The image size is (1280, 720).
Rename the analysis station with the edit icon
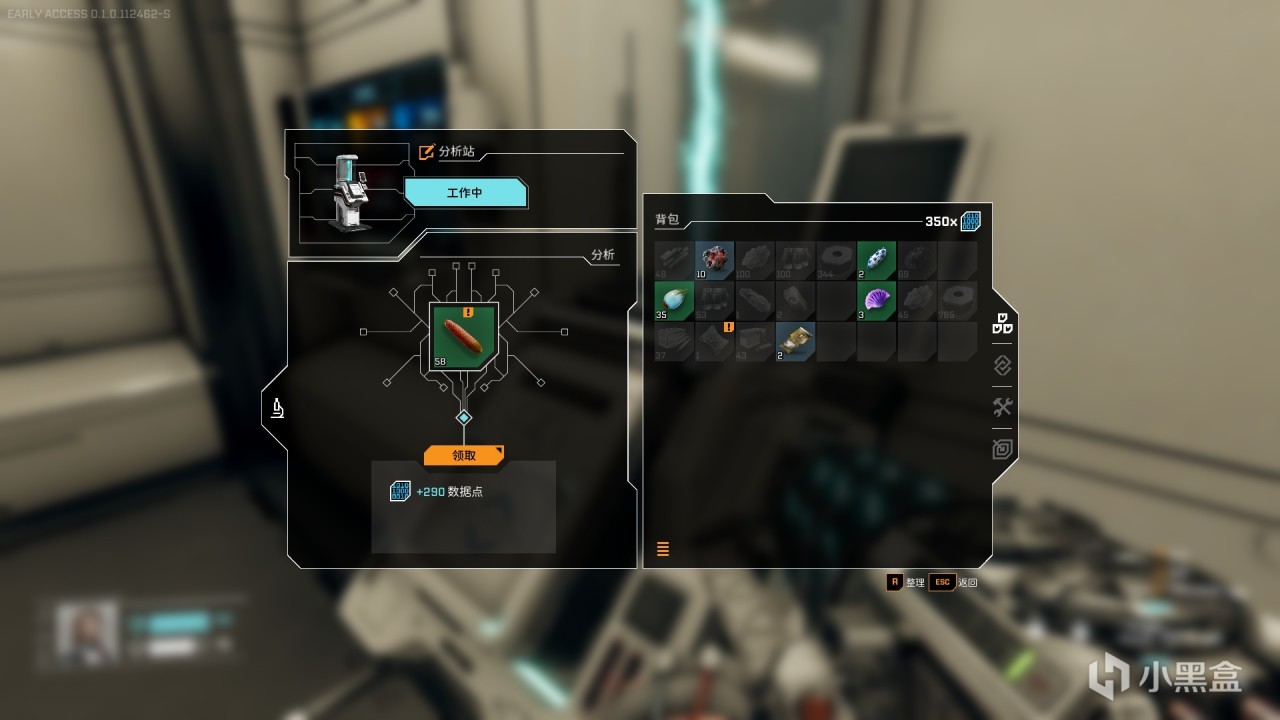[427, 152]
